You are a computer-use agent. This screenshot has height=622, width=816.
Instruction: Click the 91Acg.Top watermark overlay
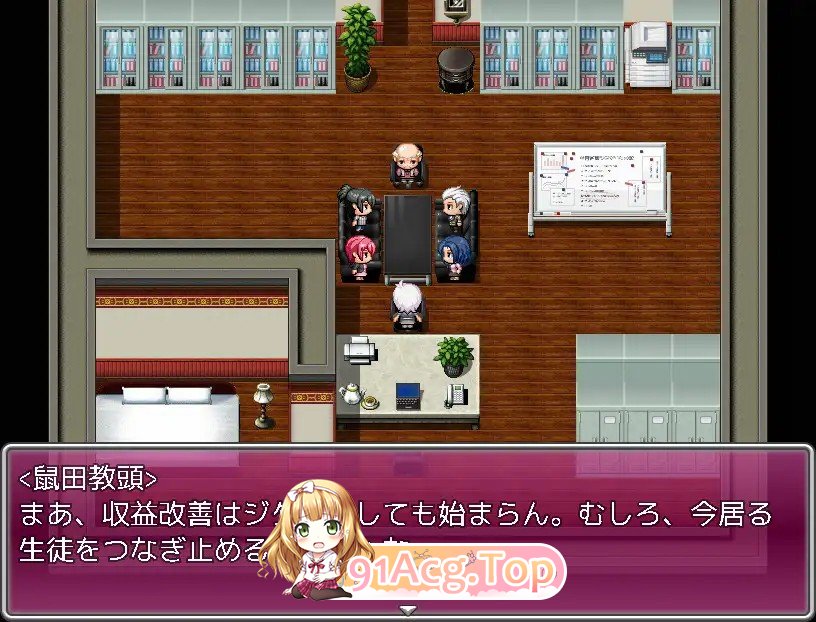(450, 572)
